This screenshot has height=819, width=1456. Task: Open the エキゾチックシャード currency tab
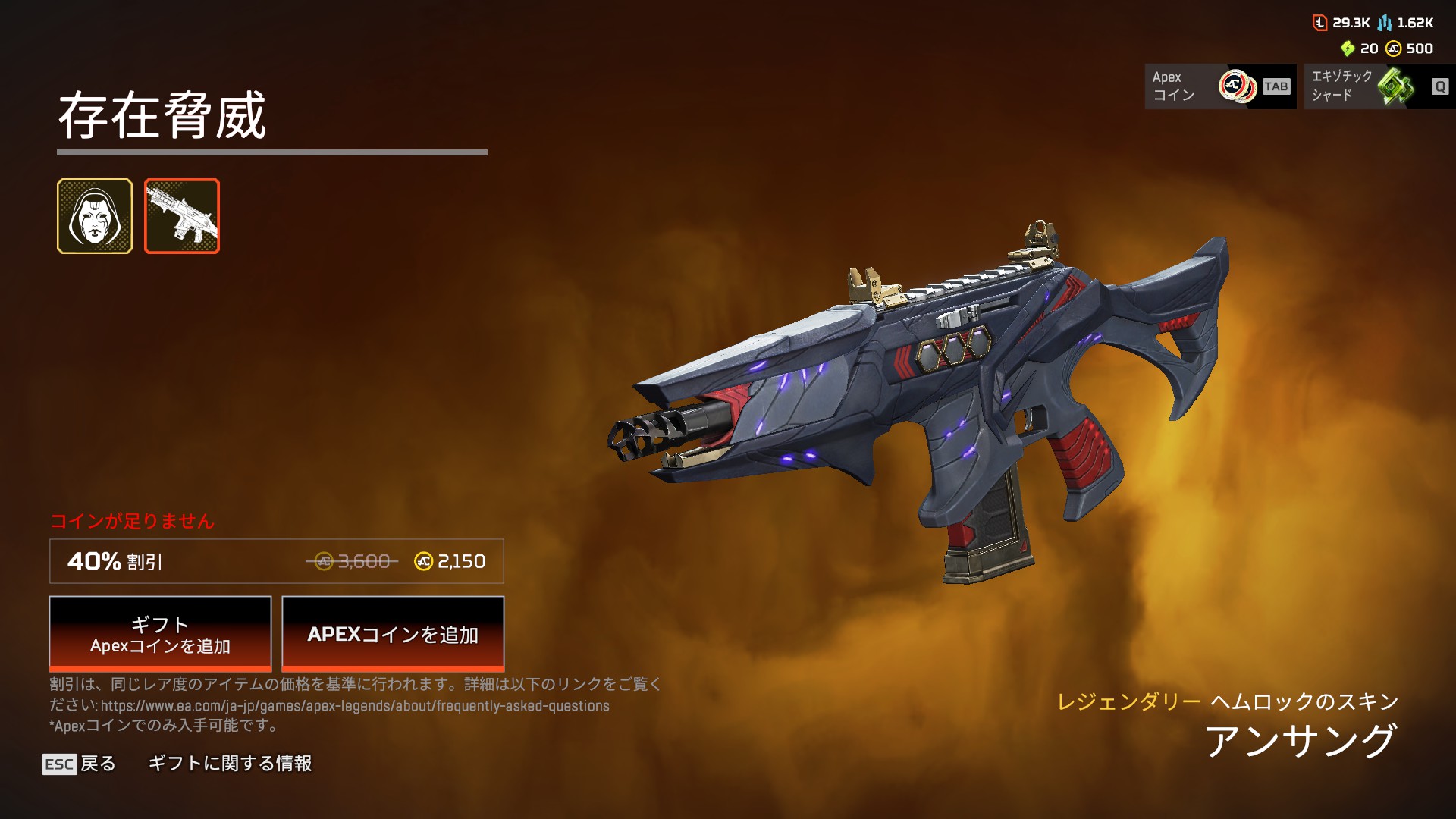pyautogui.click(x=1379, y=86)
